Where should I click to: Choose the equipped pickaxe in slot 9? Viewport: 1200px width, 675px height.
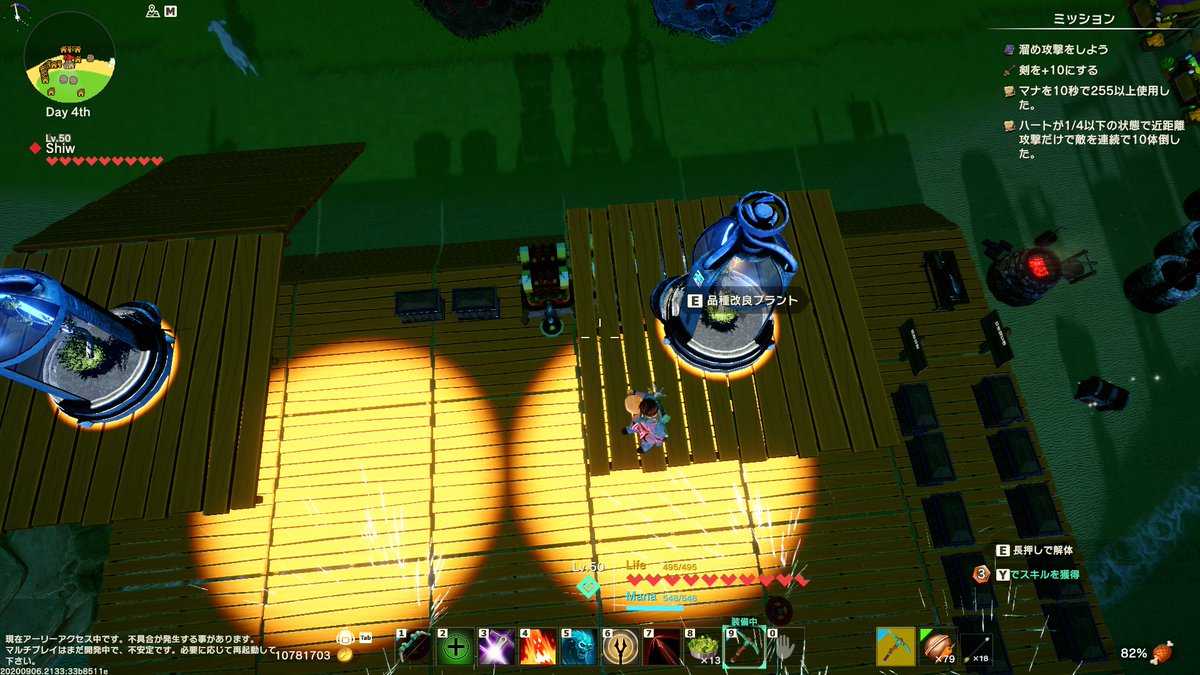click(744, 648)
